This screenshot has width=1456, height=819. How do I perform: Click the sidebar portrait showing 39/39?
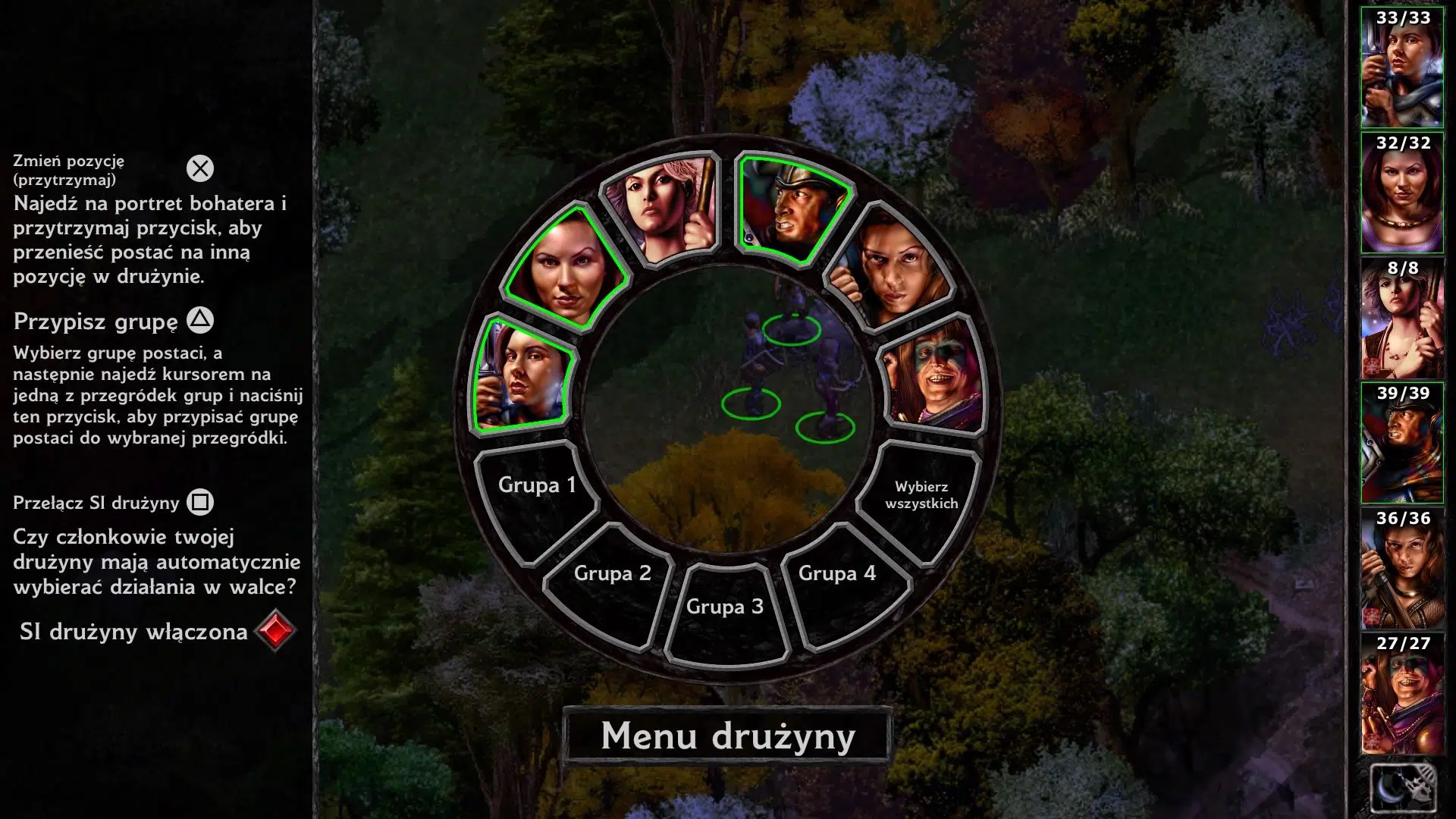[x=1402, y=444]
